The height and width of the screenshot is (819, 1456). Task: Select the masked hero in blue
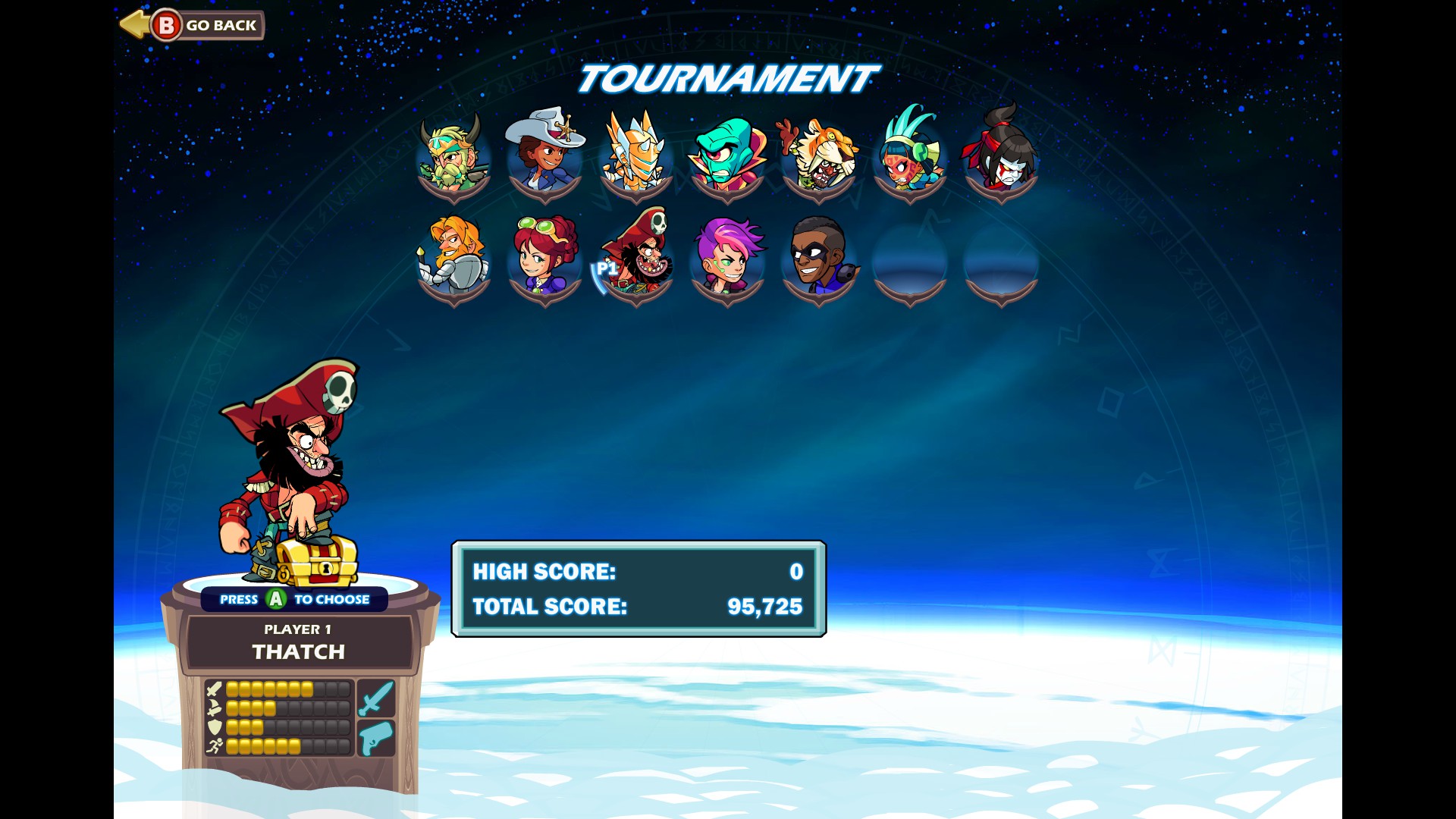click(819, 259)
